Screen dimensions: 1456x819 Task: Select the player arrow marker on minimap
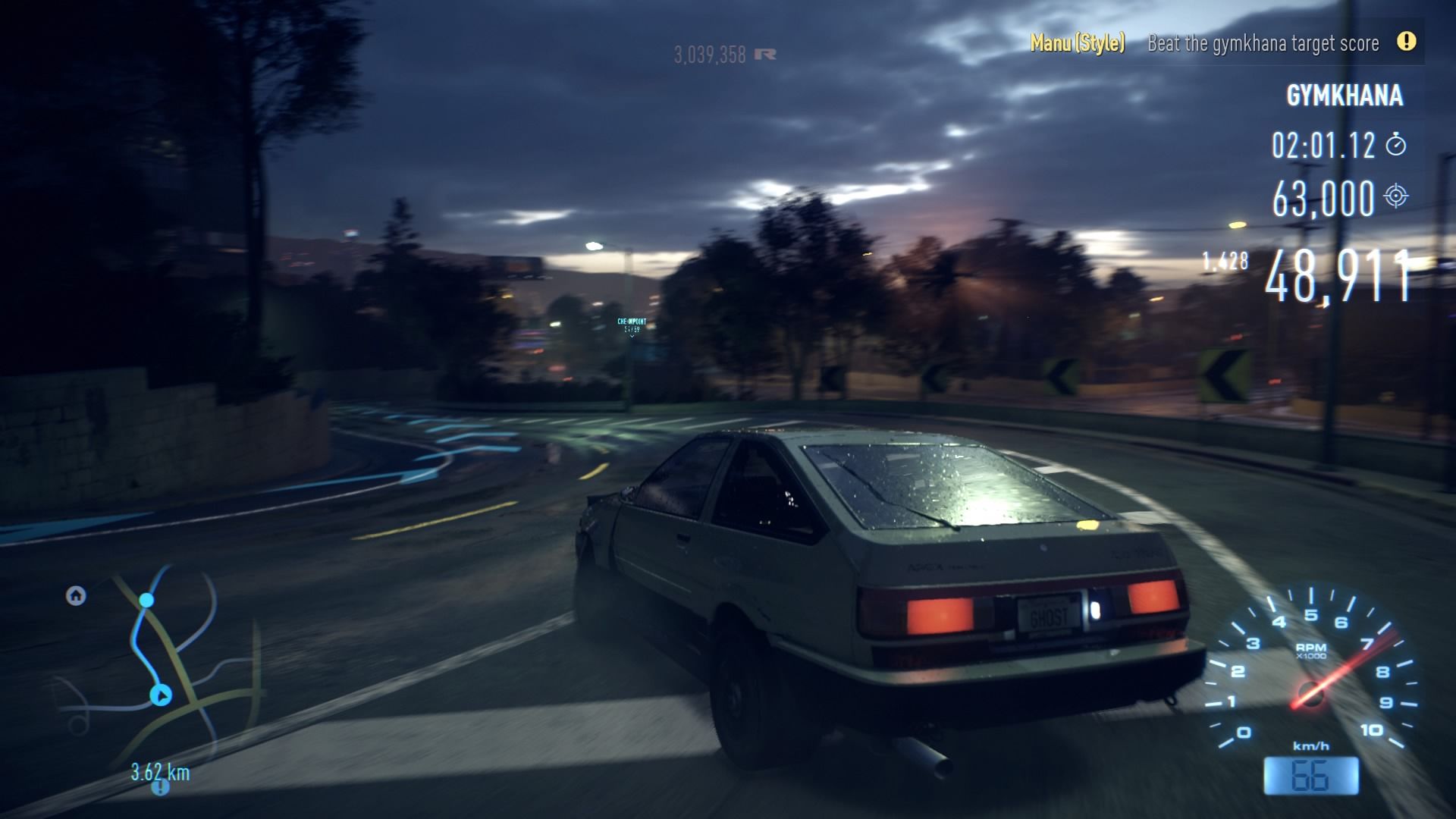161,695
